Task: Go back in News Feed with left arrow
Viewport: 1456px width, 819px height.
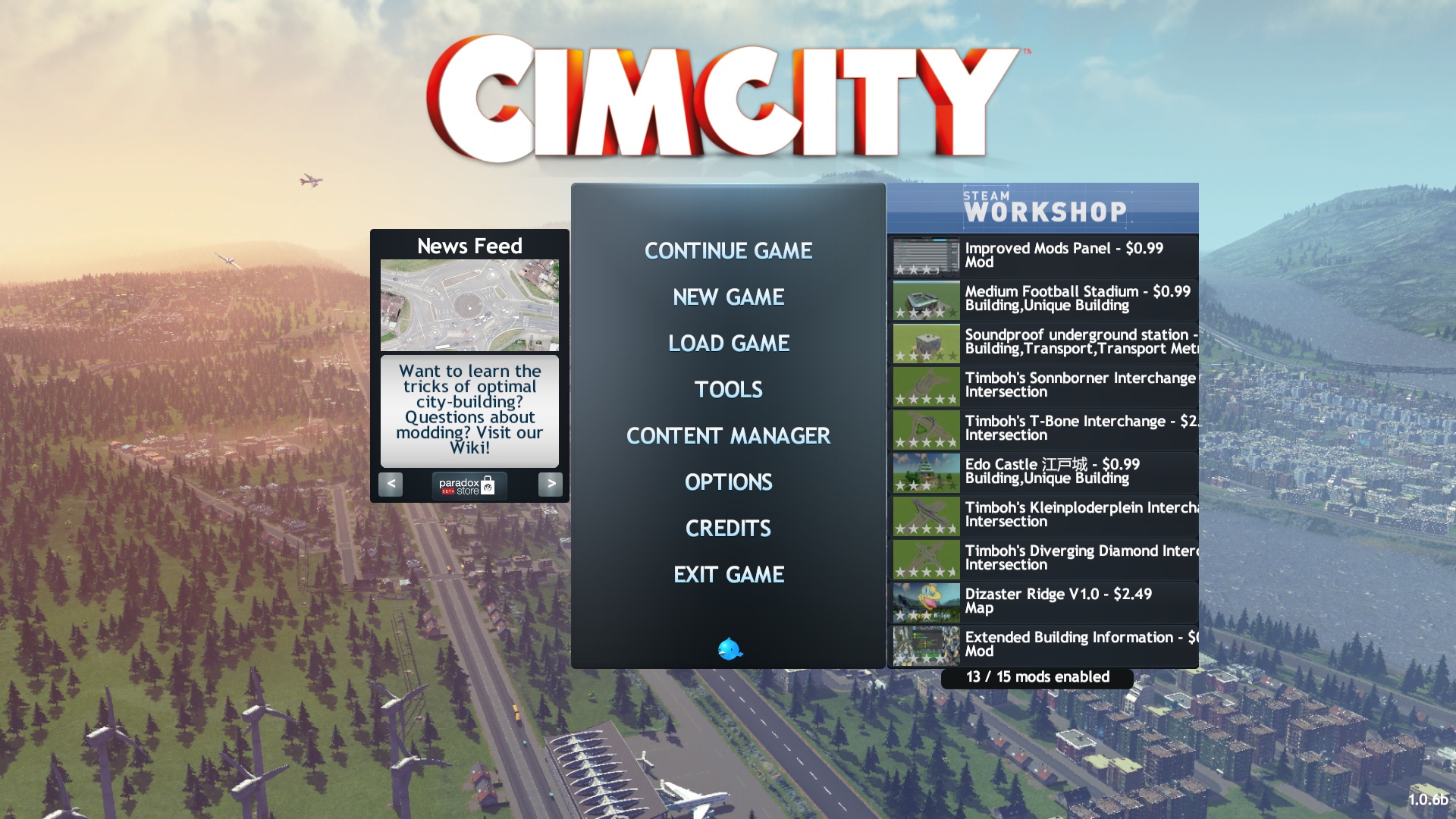Action: click(x=390, y=485)
